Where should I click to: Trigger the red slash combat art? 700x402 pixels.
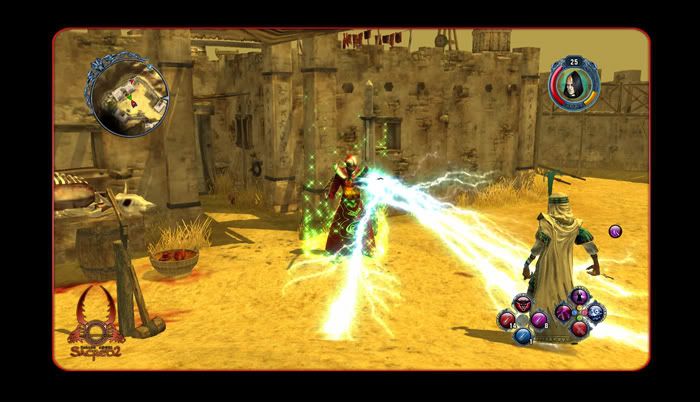coord(579,329)
